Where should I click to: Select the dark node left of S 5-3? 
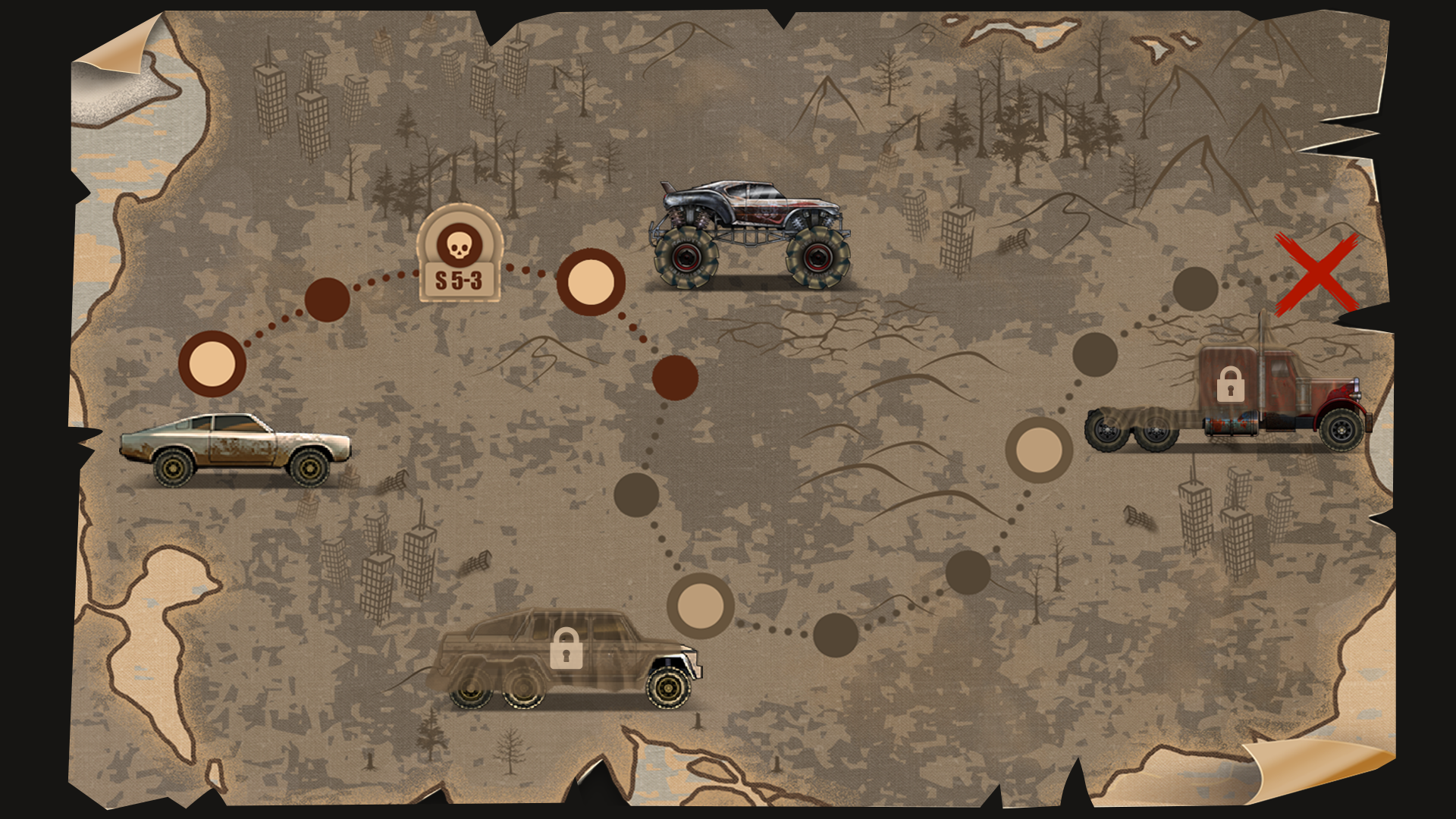(x=328, y=300)
